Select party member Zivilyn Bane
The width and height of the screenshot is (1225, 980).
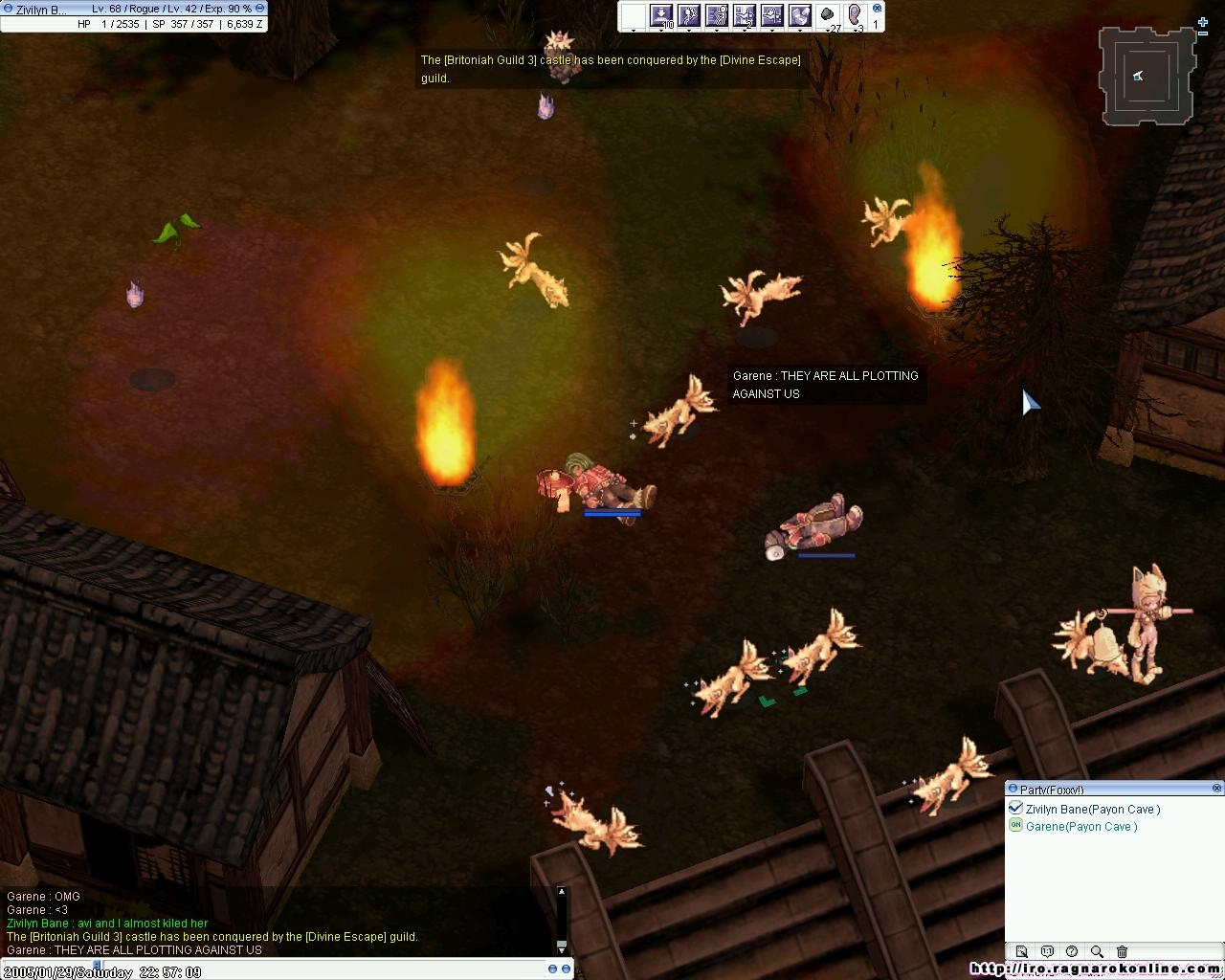pos(1092,810)
